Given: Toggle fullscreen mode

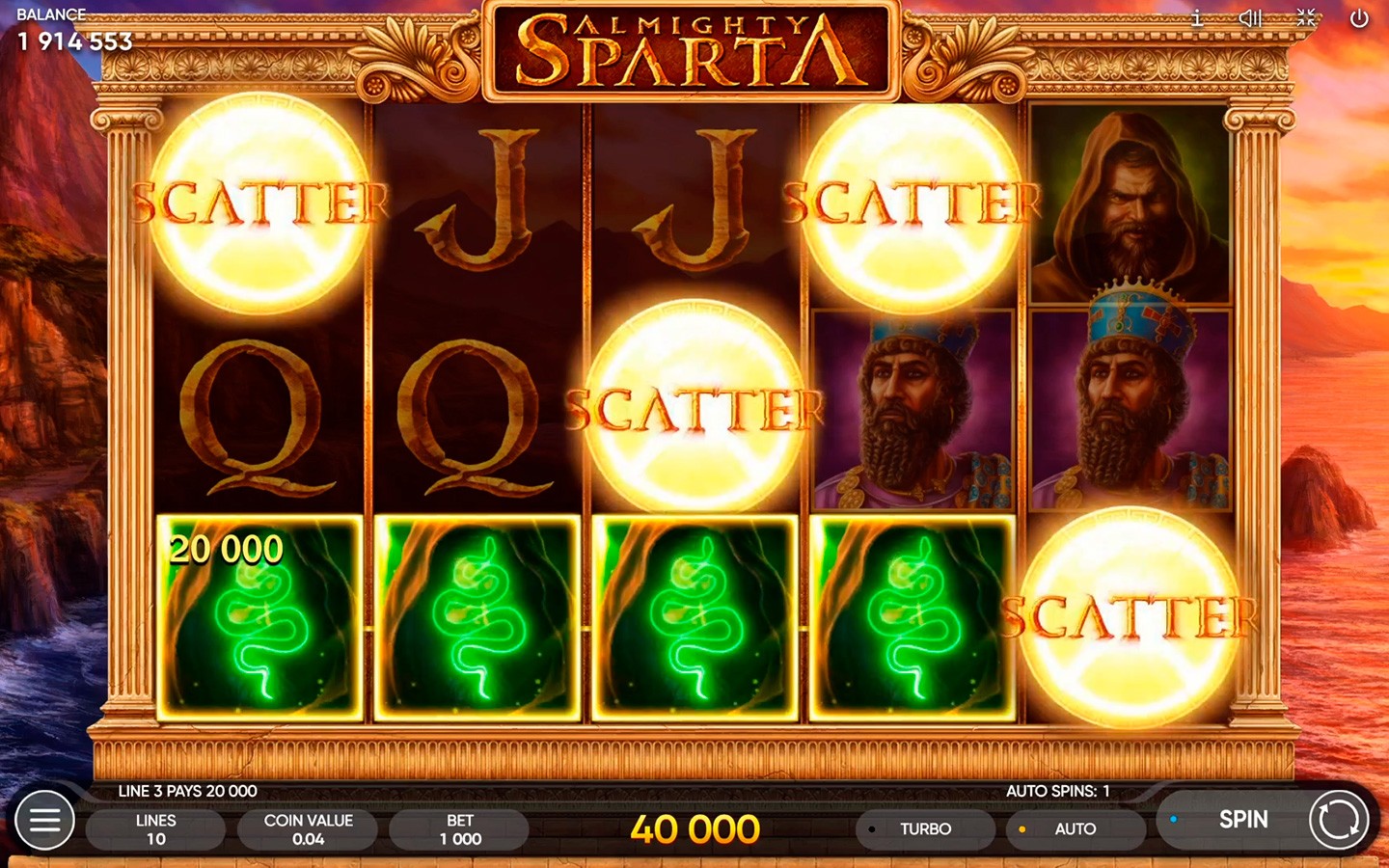Looking at the screenshot, I should click(x=1306, y=18).
